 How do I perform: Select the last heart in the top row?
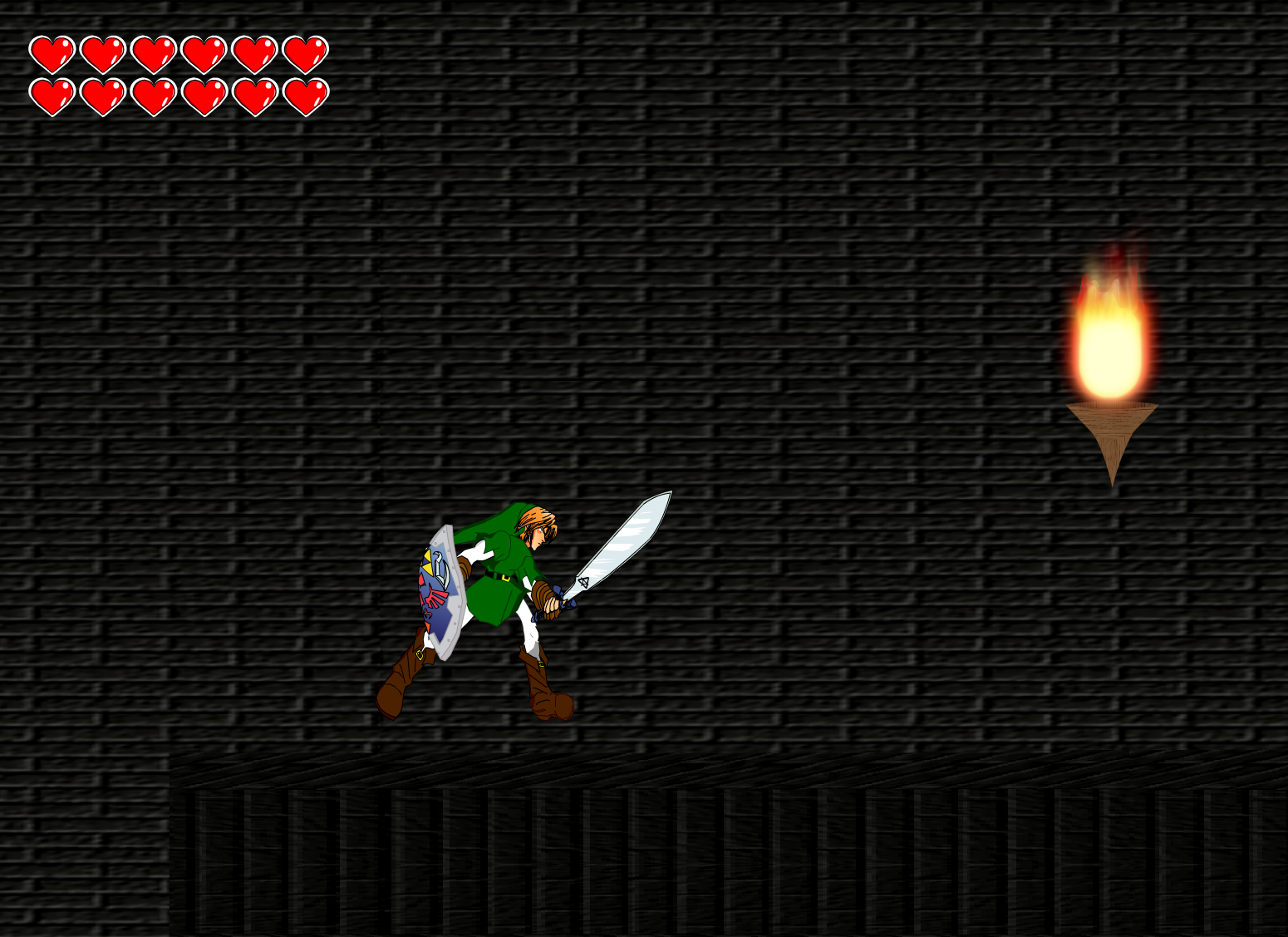304,53
